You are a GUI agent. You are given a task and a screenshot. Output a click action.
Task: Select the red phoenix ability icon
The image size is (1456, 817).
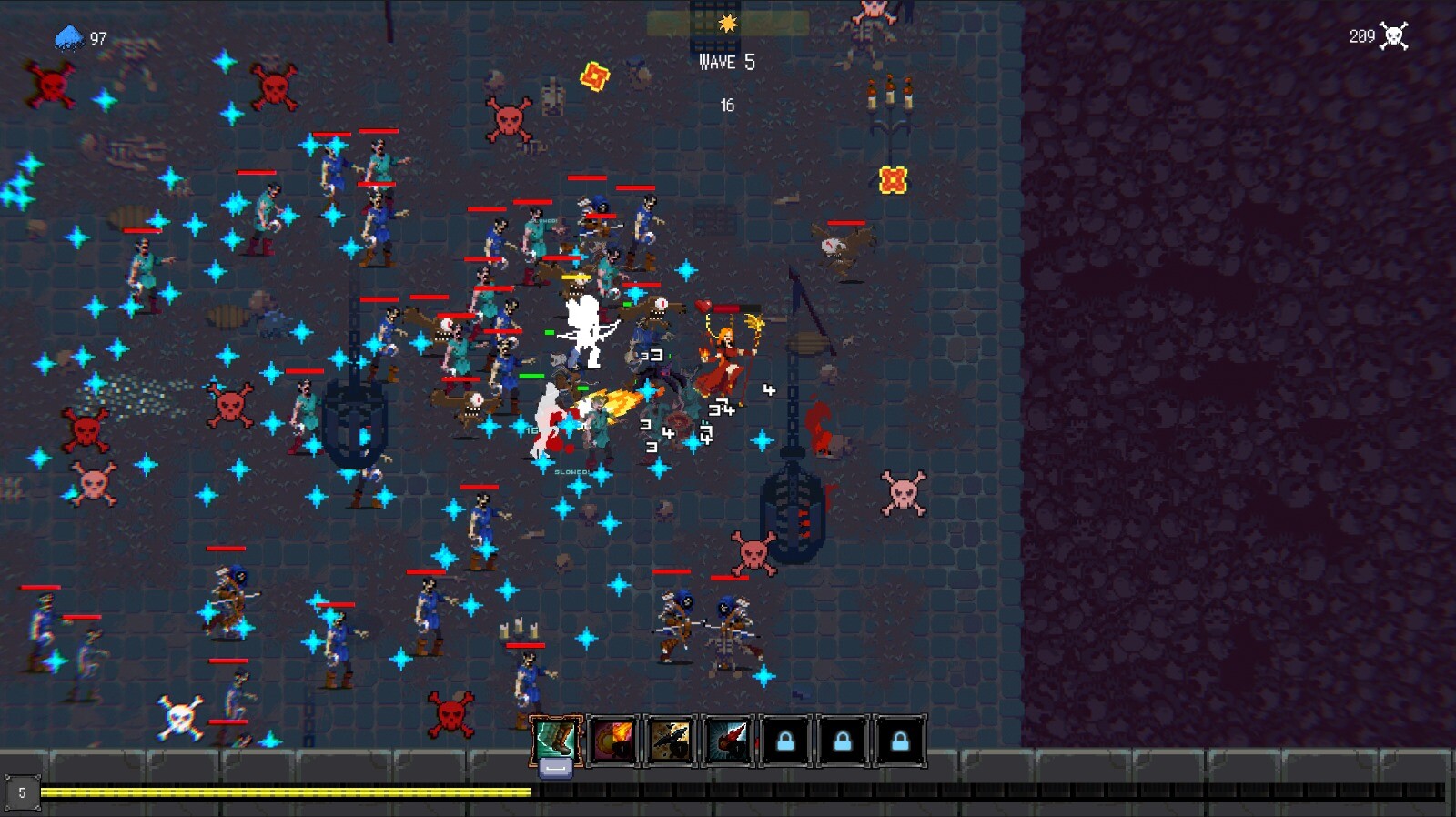[728, 739]
